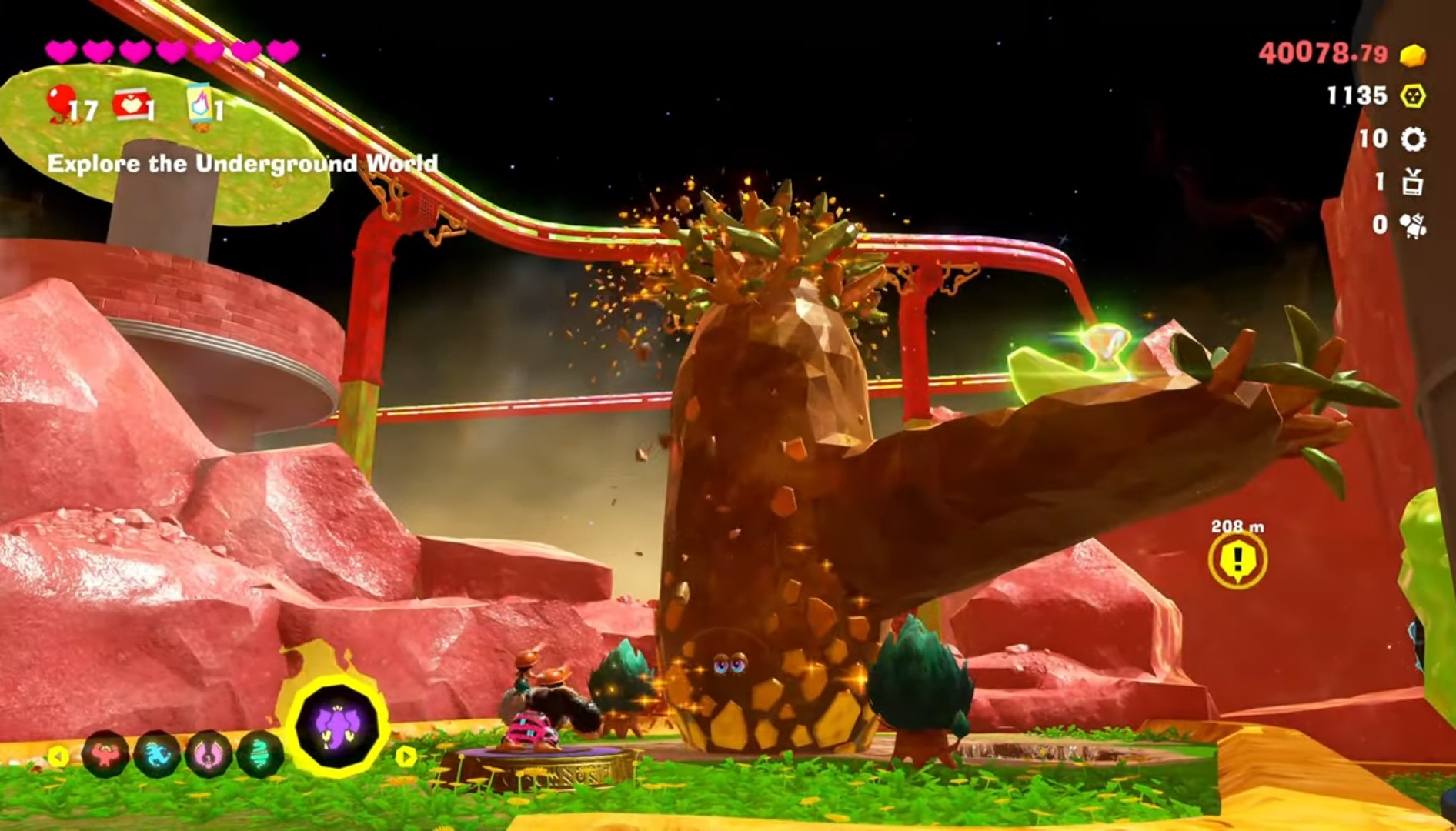The width and height of the screenshot is (1456, 831).
Task: Use the yellow flame juice can item
Action: (199, 104)
